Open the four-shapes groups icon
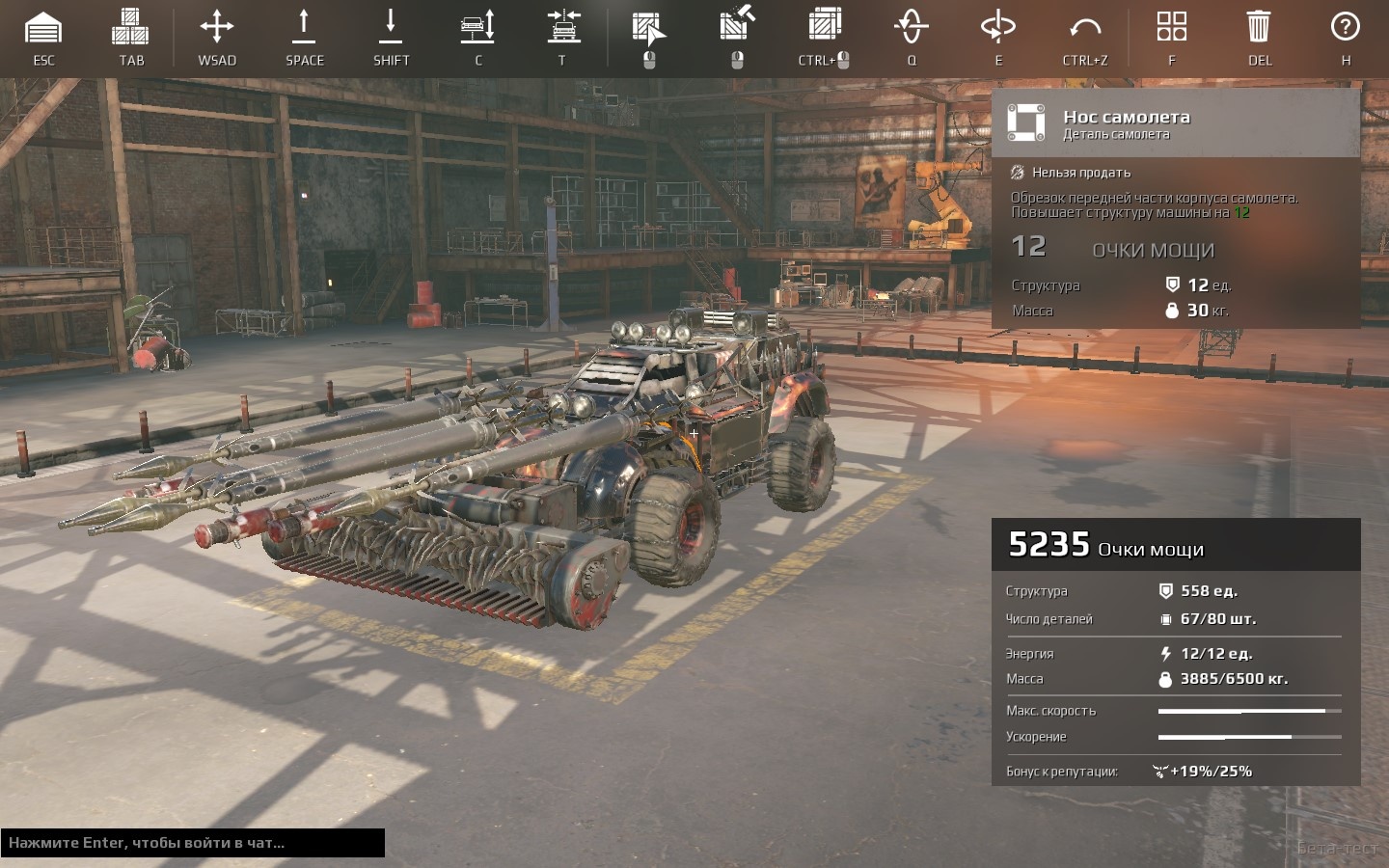Screen dimensions: 1389x868 click(1171, 27)
